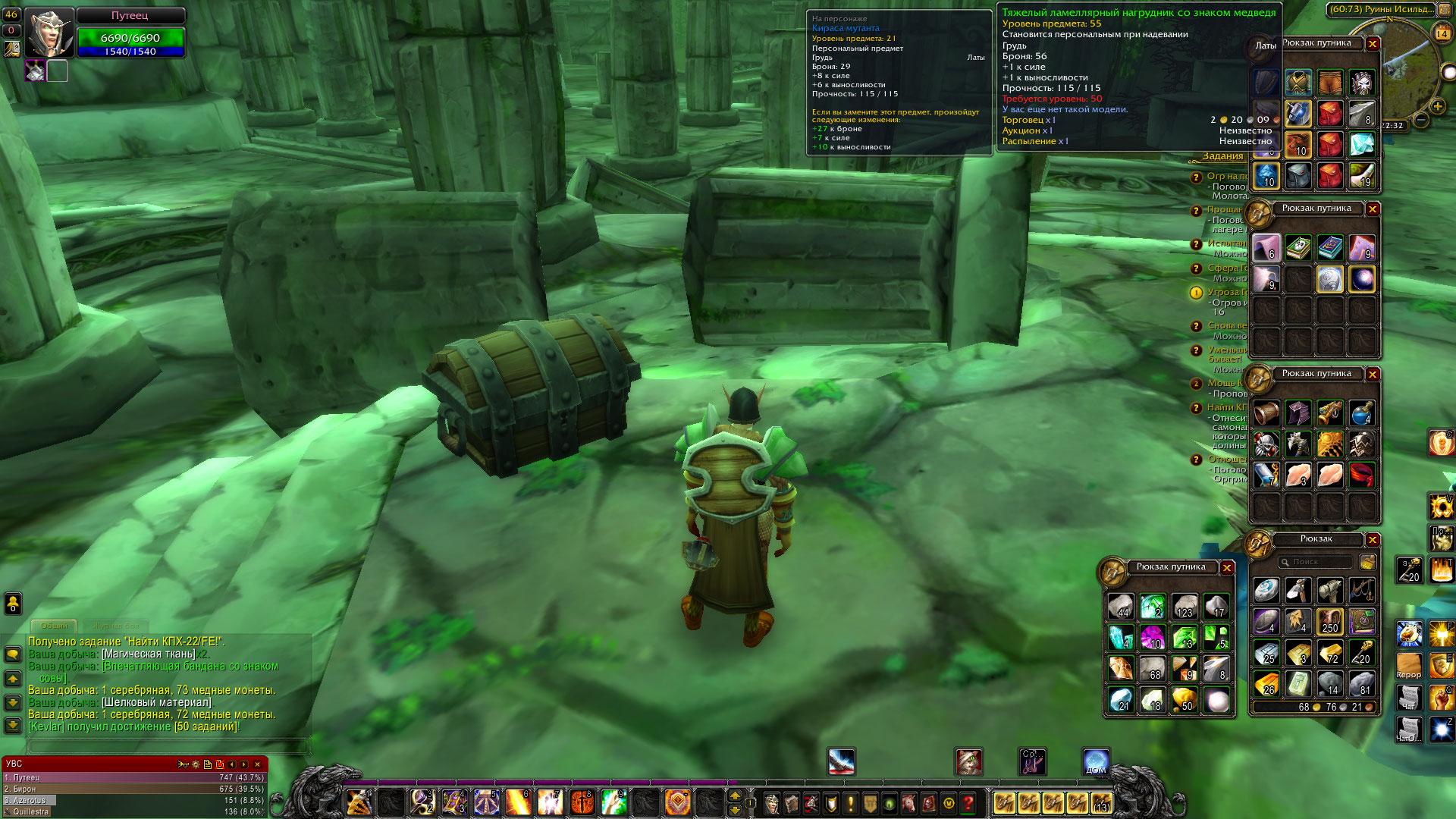Zoom in the minimap with plus button
Image resolution: width=1456 pixels, height=819 pixels.
[1438, 105]
